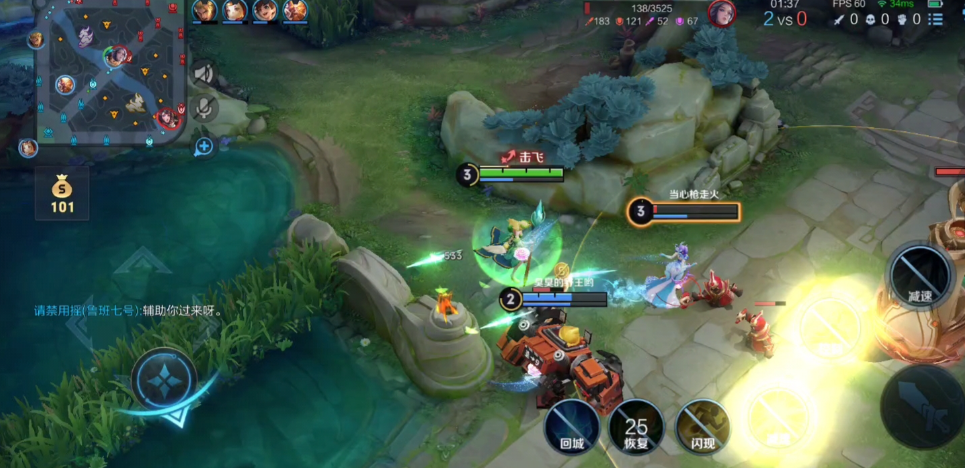
Task: Tap the virtual movement joystick
Action: tap(163, 380)
